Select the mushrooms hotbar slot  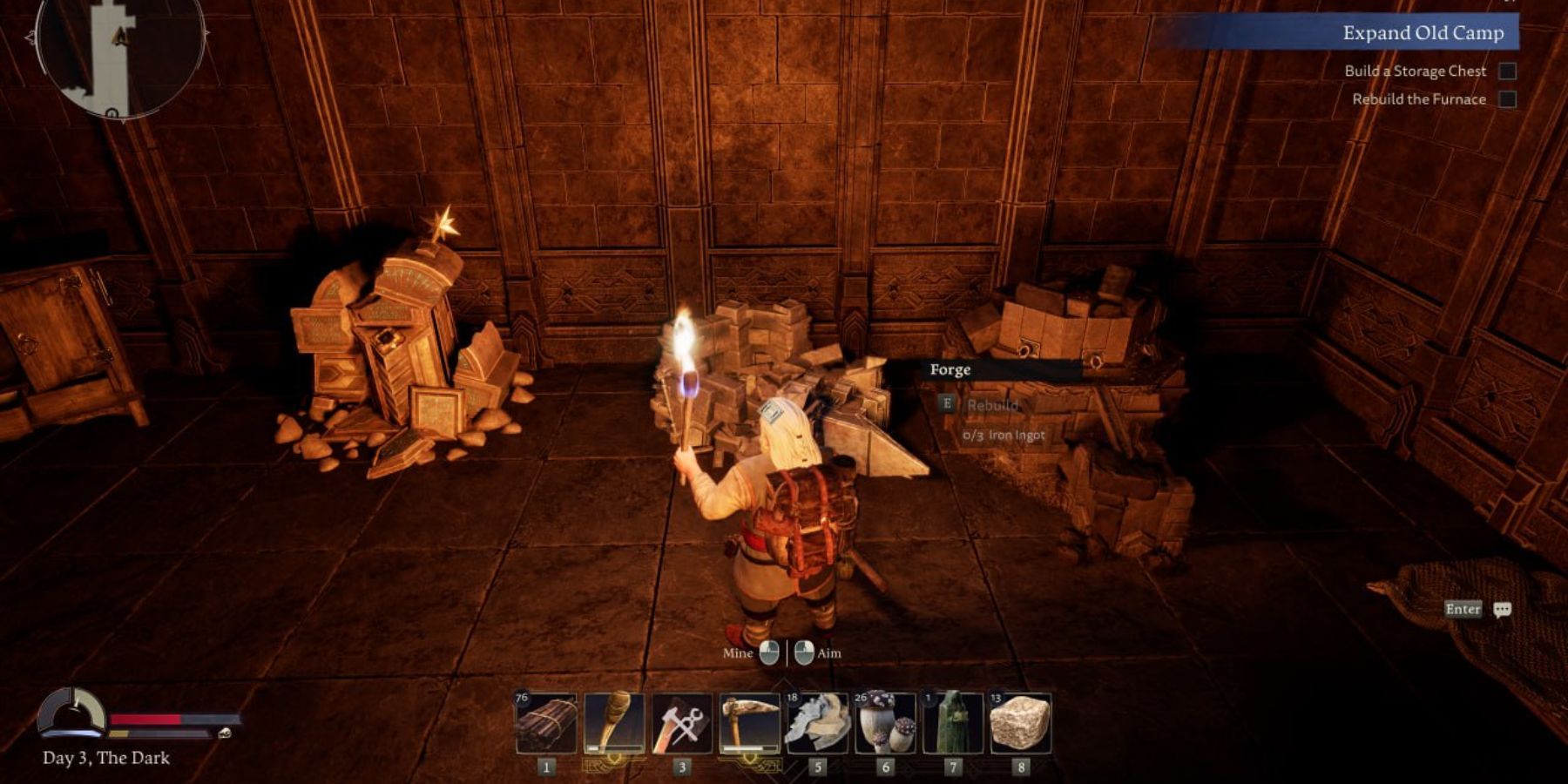pyautogui.click(x=885, y=722)
